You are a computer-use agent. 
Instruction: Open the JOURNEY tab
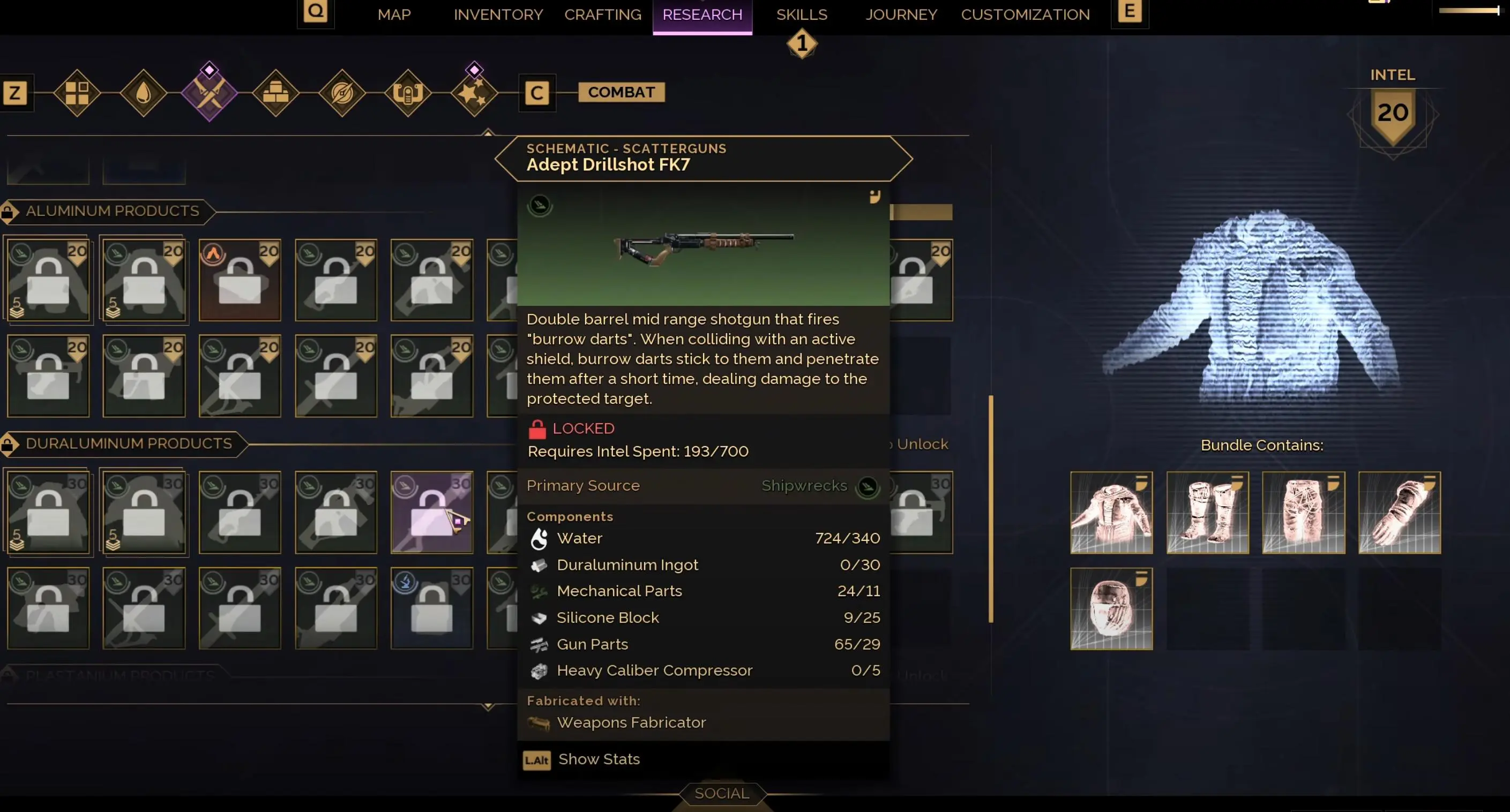coord(901,14)
